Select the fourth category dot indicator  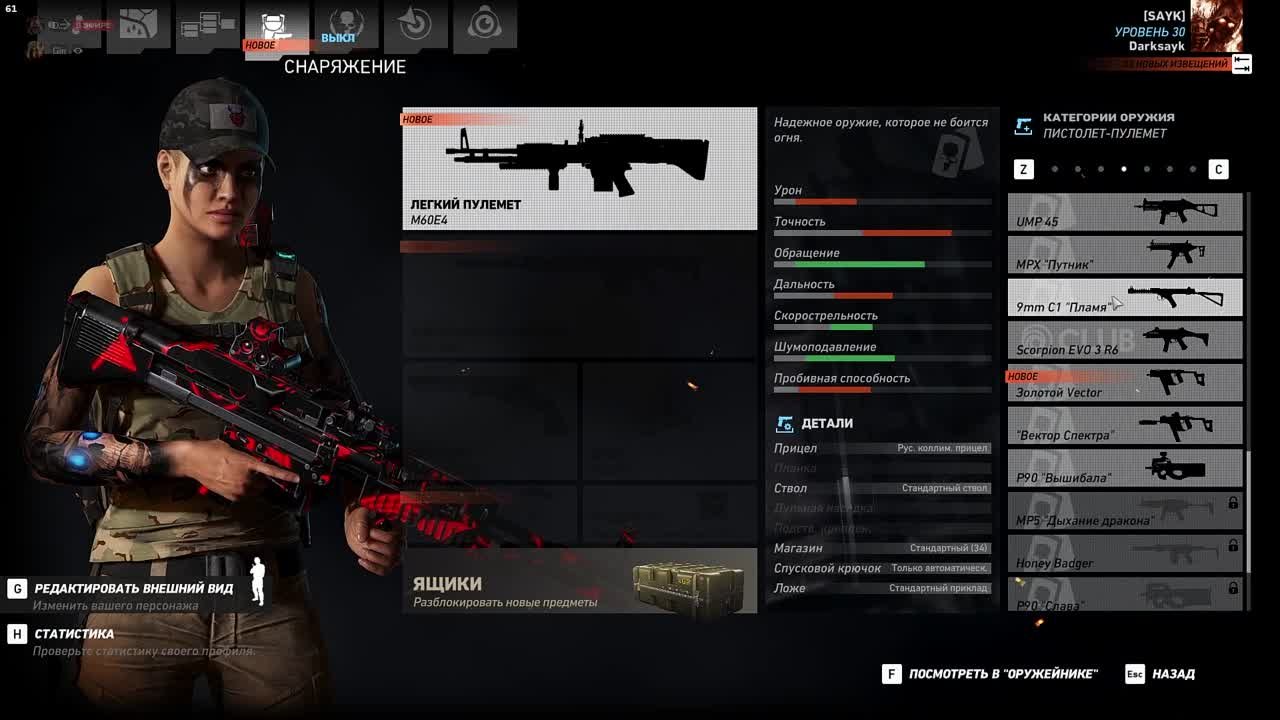click(1122, 169)
